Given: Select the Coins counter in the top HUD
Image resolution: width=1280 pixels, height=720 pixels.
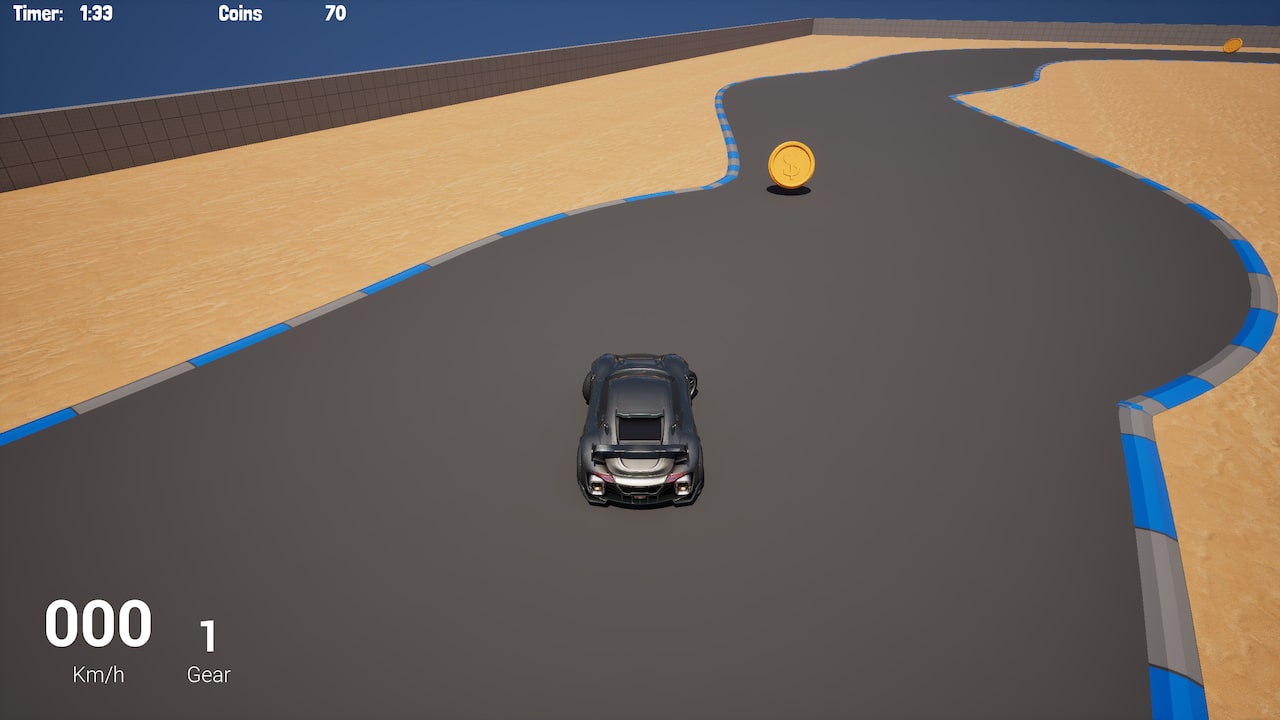Looking at the screenshot, I should pyautogui.click(x=240, y=14).
